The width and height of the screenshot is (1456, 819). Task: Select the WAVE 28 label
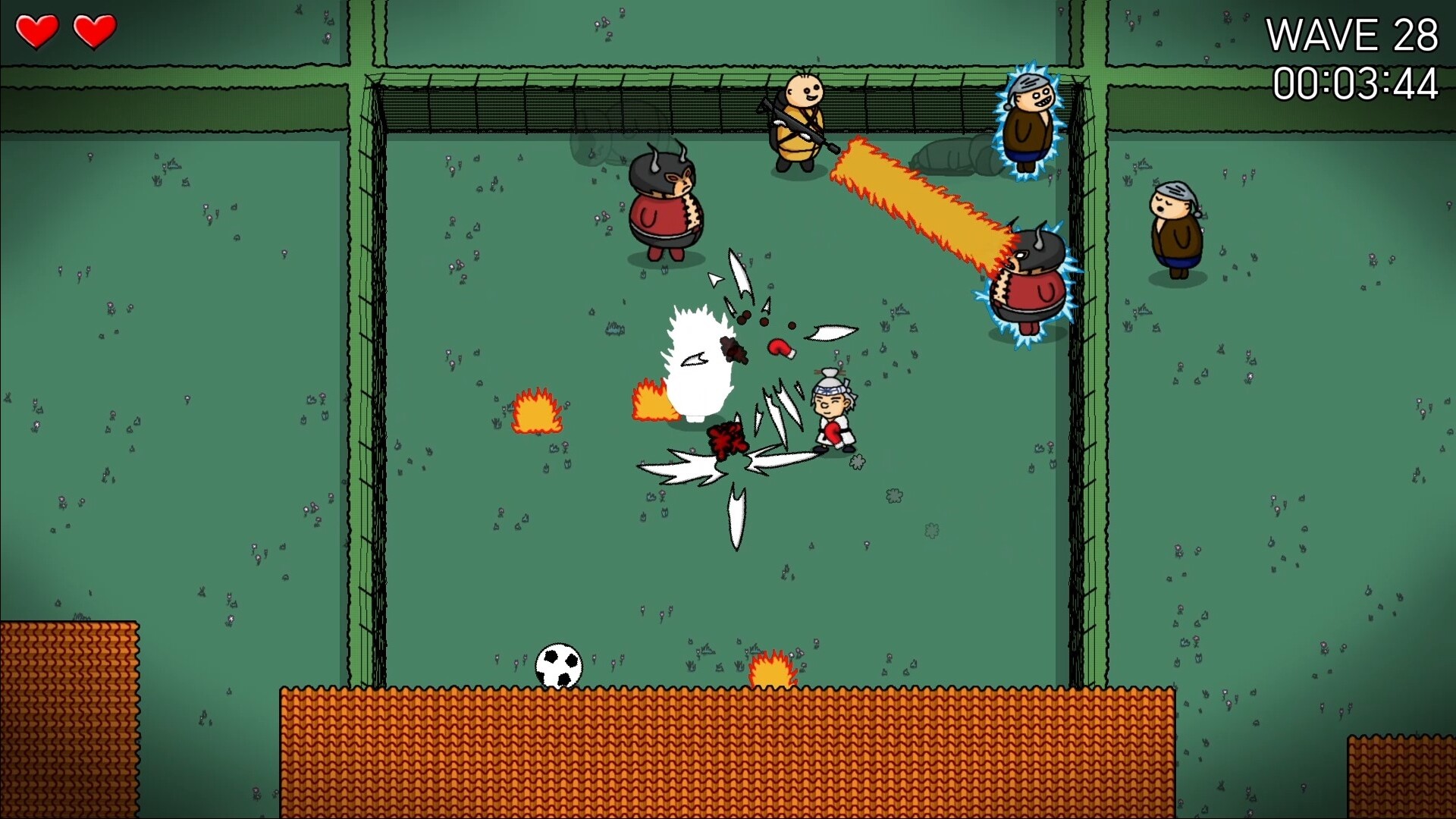(1355, 34)
